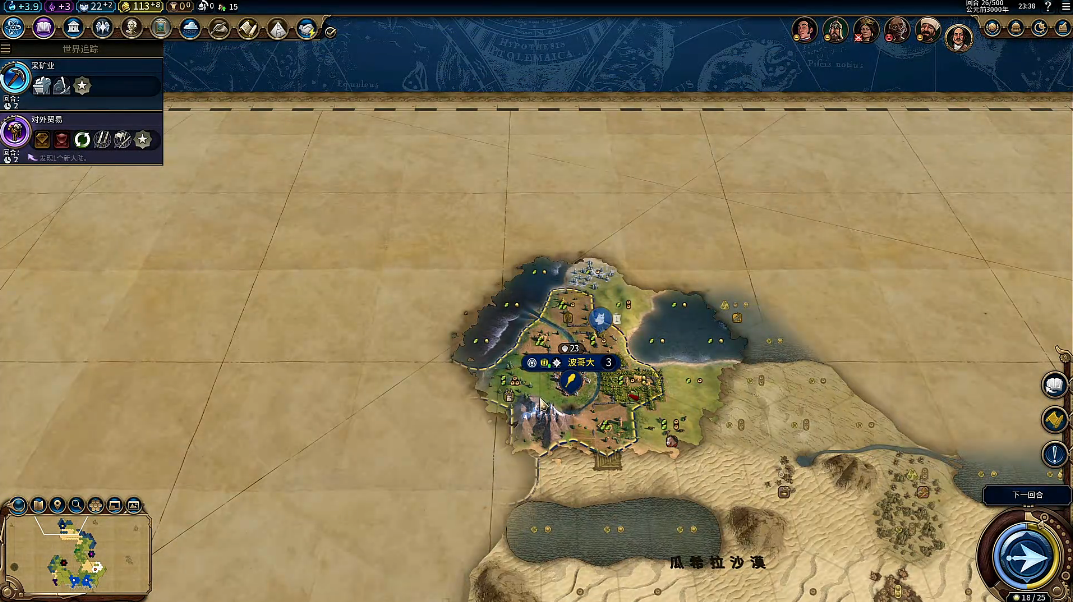Image resolution: width=1073 pixels, height=602 pixels.
Task: Toggle the checkmark at toolbar end
Action: click(330, 31)
